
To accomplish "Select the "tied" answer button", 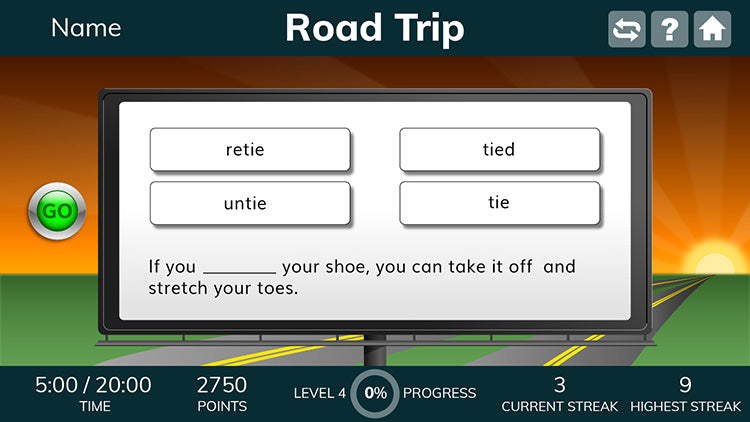I will point(499,150).
